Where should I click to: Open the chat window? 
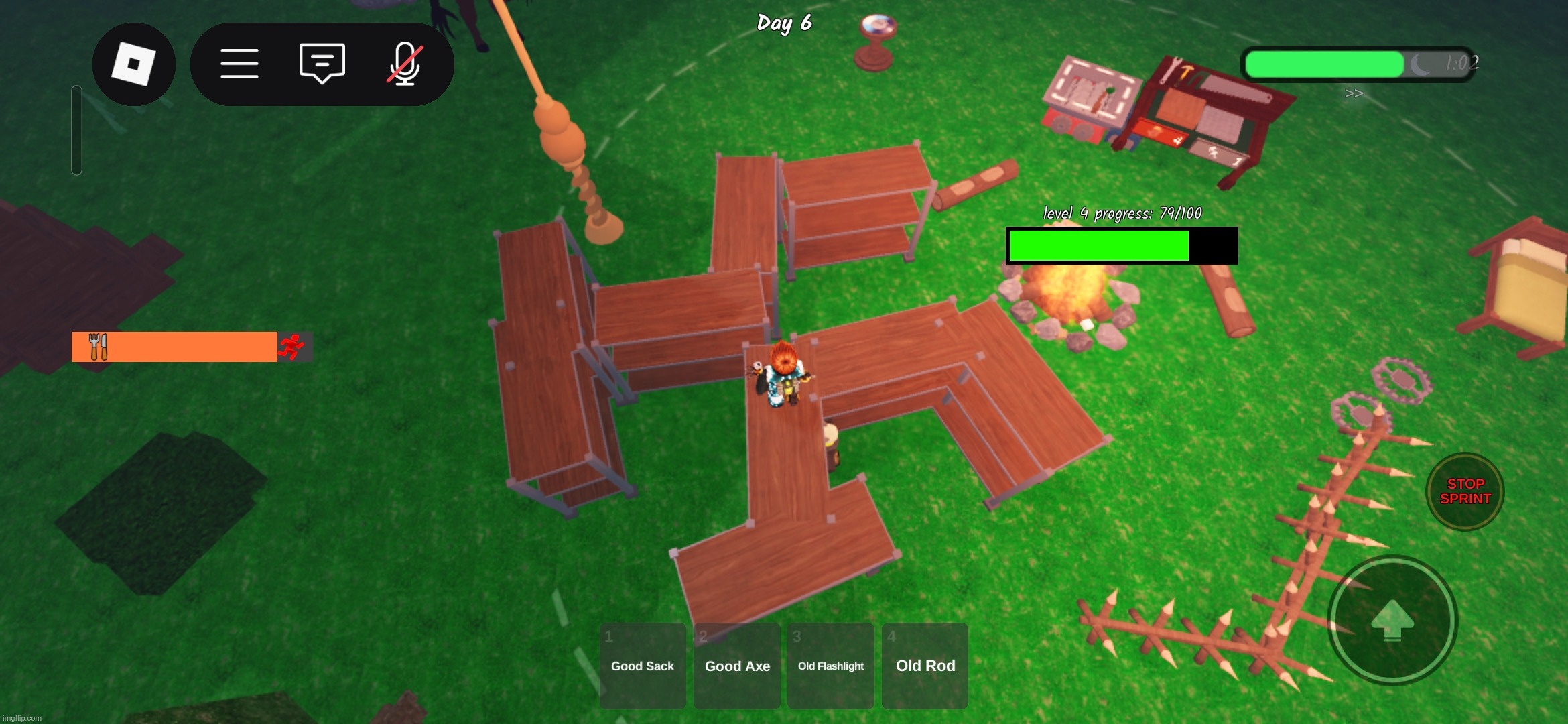[322, 64]
